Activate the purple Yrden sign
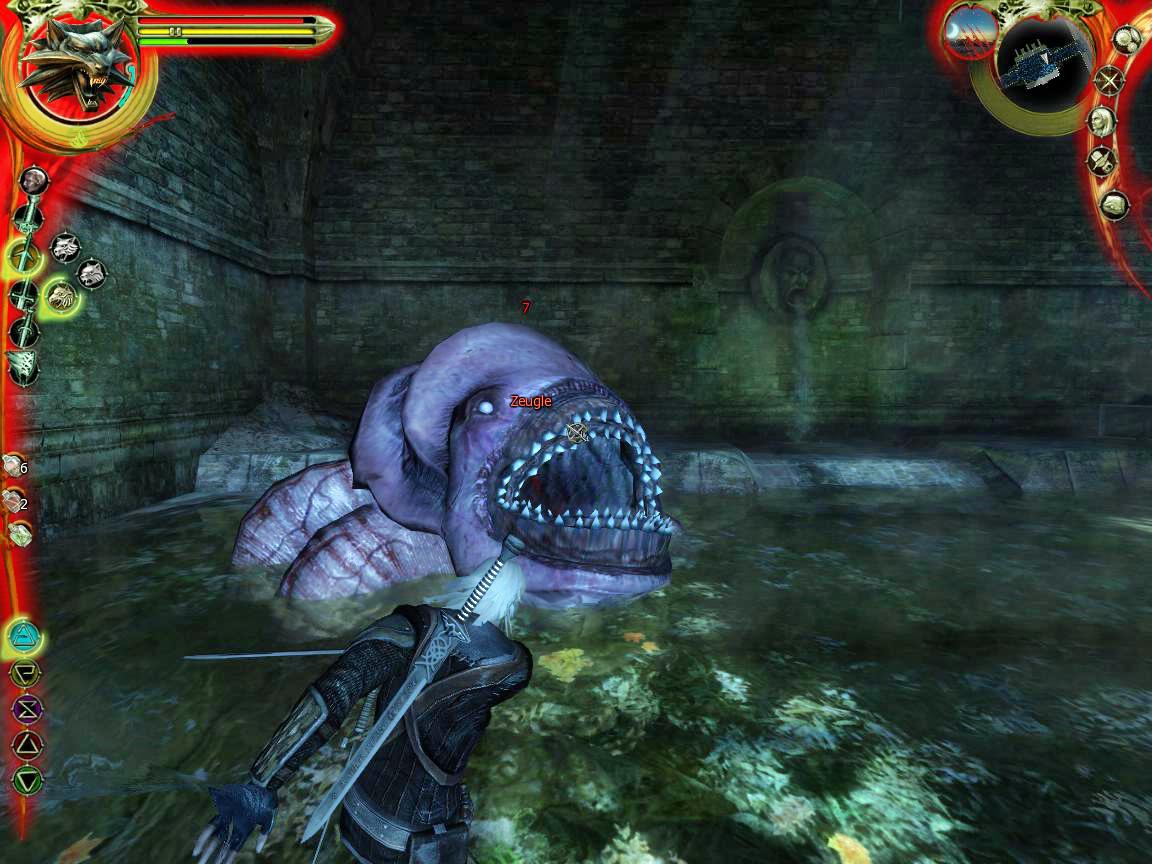This screenshot has height=864, width=1152. coord(24,708)
